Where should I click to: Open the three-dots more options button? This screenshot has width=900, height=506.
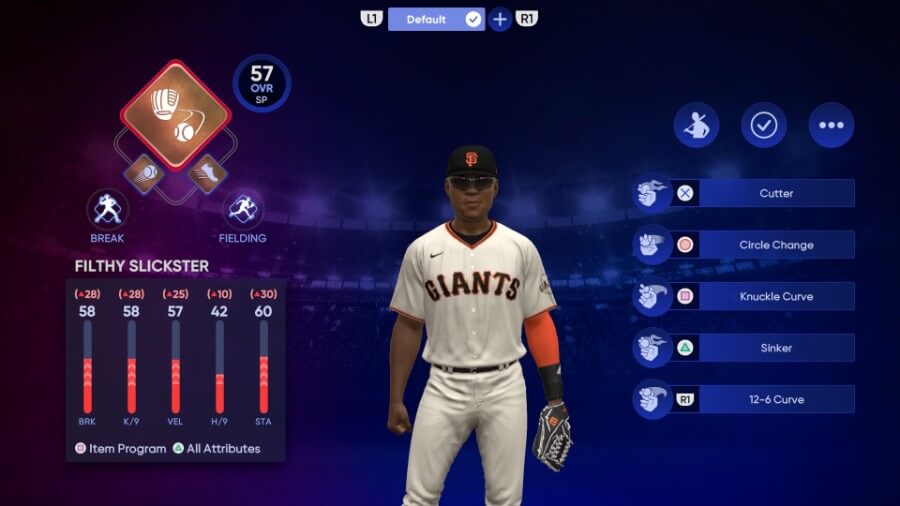point(831,125)
